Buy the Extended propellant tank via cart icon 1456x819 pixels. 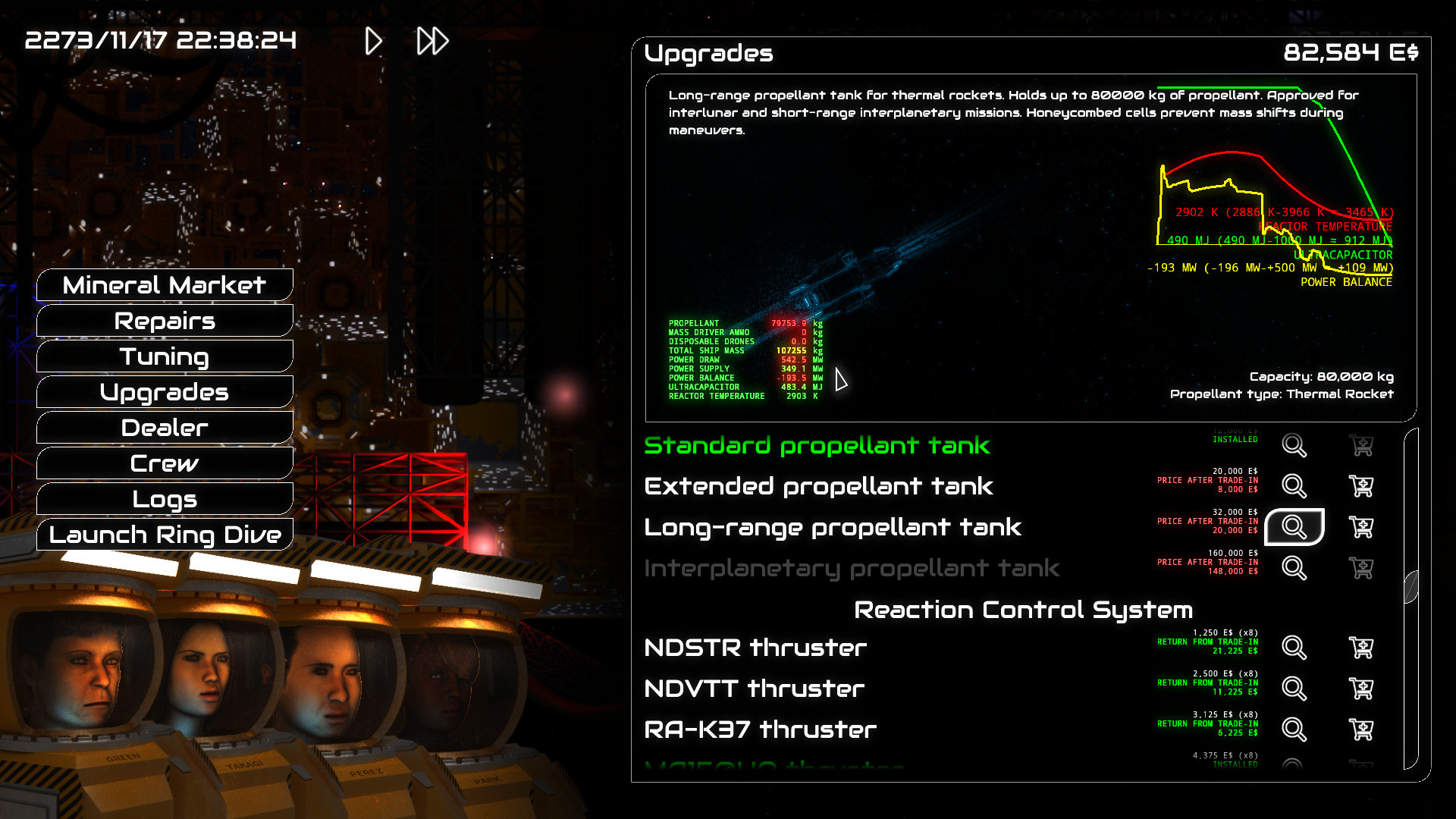pyautogui.click(x=1361, y=486)
